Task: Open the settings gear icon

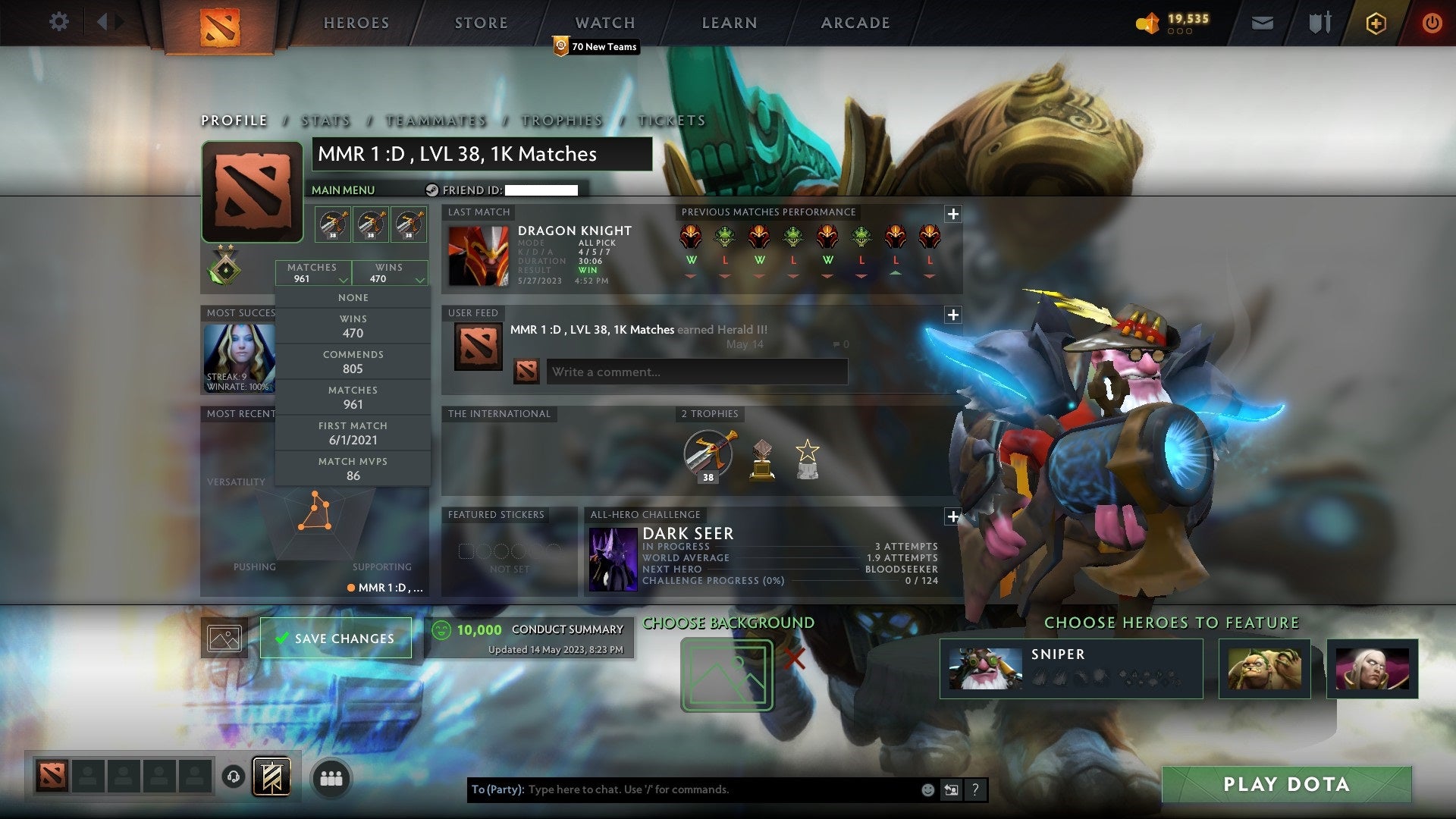Action: [x=58, y=21]
